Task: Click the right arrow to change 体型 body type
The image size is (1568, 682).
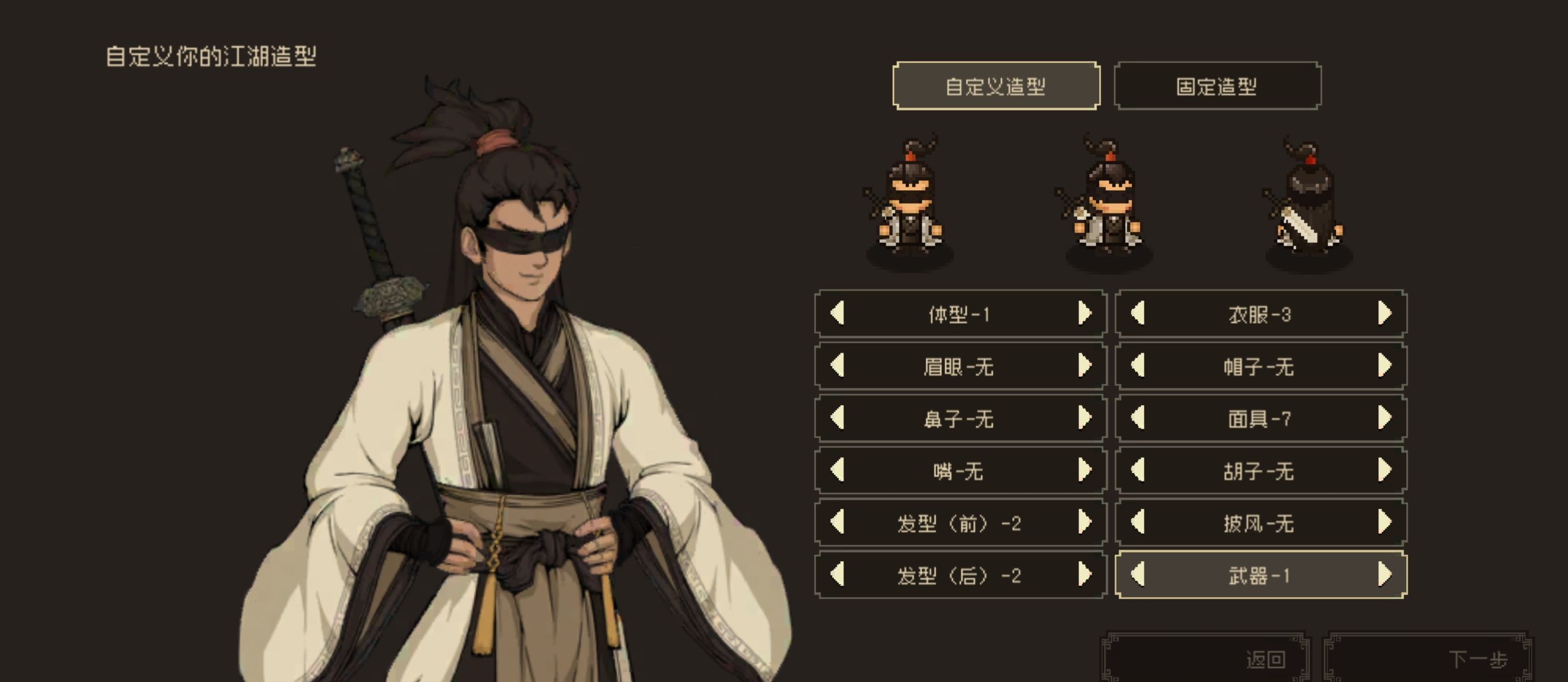Action: [x=1090, y=314]
